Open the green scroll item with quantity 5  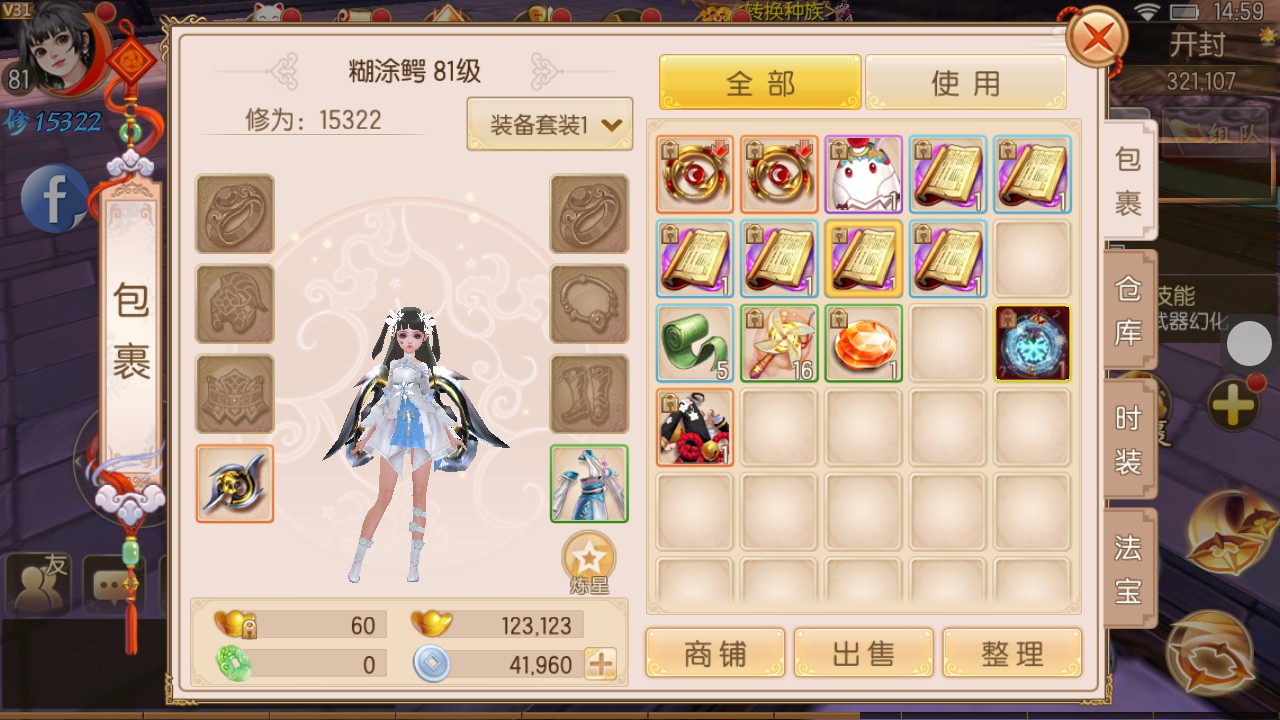point(694,344)
